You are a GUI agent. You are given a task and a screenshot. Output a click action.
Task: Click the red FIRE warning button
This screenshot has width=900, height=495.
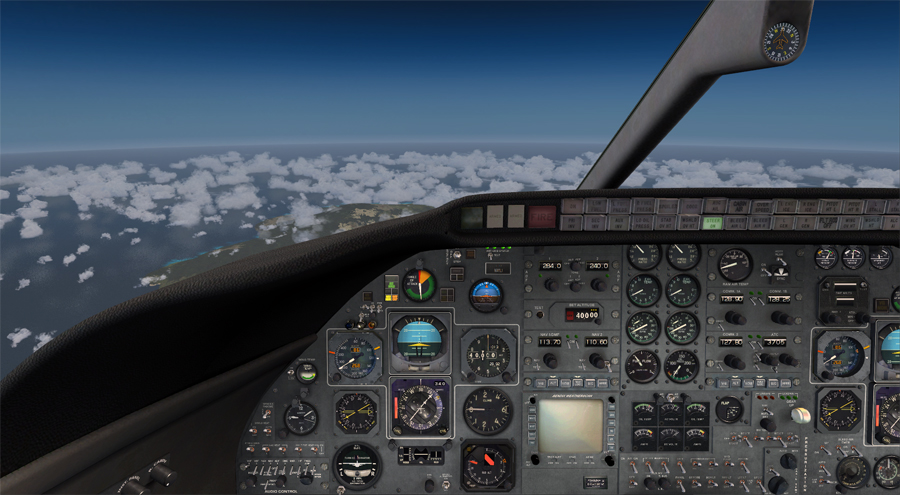pos(542,215)
